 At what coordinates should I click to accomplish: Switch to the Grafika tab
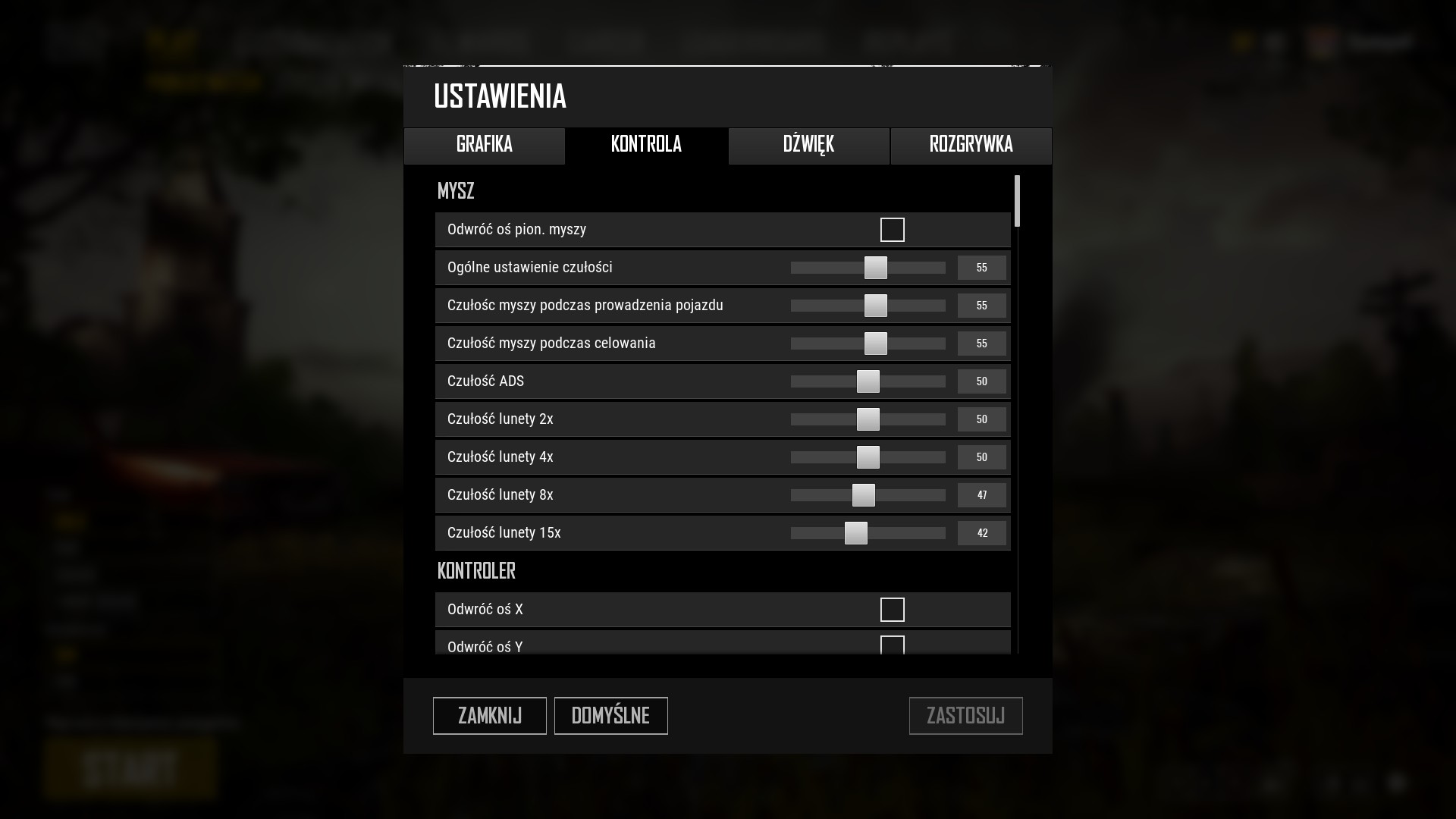(484, 145)
